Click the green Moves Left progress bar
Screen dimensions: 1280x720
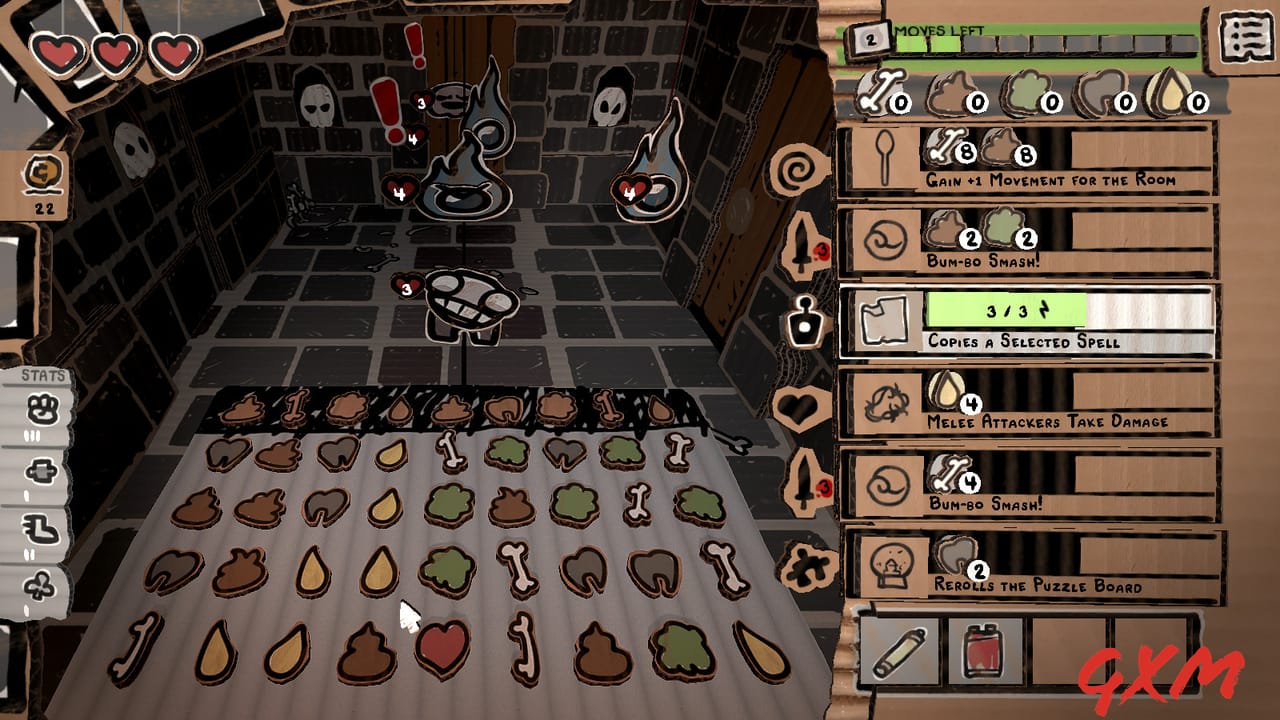pyautogui.click(x=1000, y=43)
